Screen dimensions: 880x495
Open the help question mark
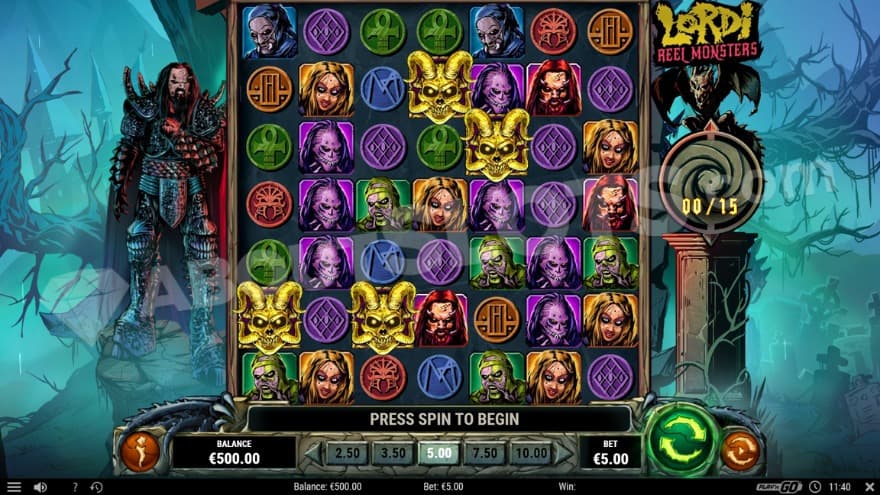[74, 487]
